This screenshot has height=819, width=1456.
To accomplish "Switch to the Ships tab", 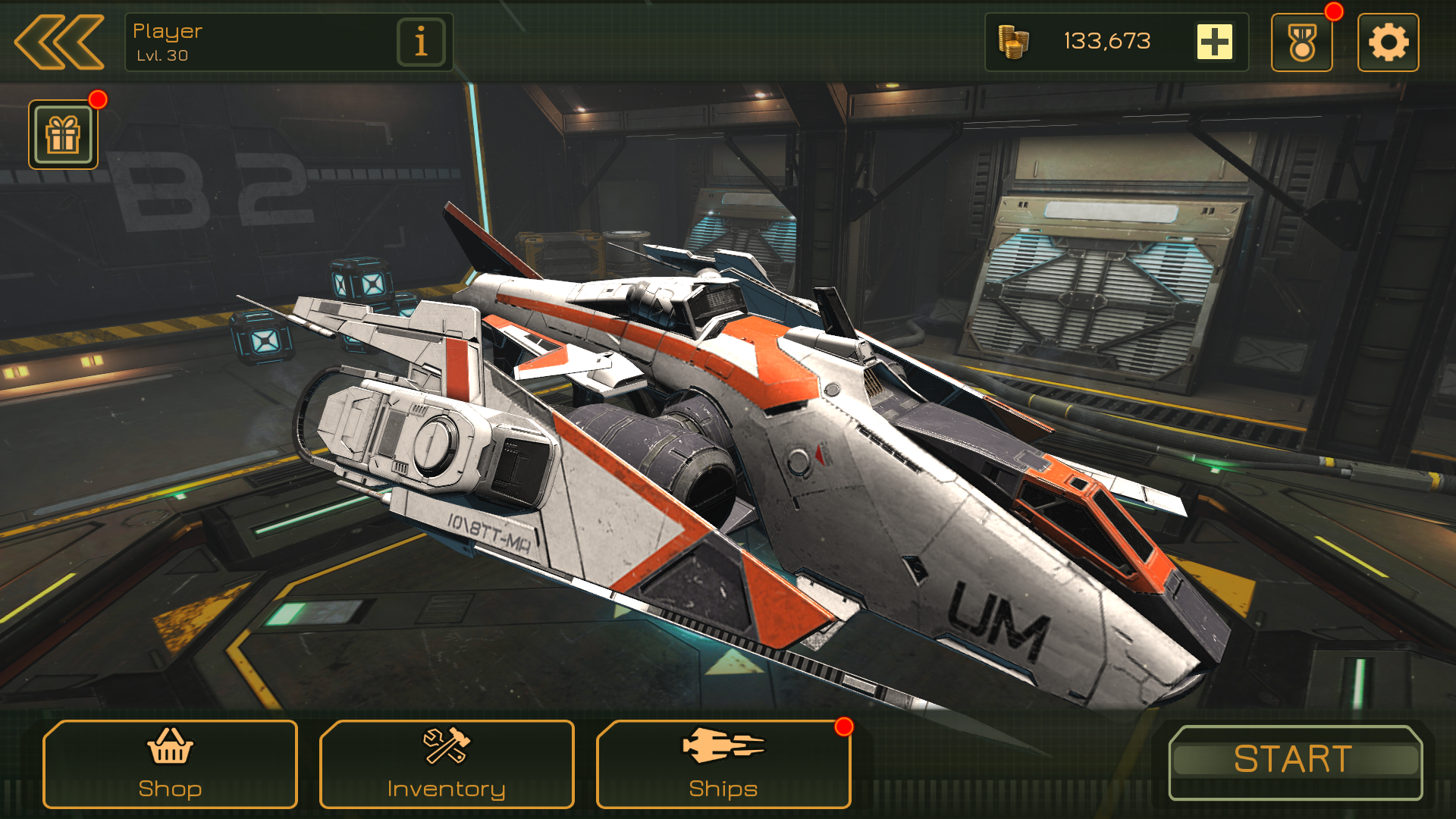I will (722, 766).
